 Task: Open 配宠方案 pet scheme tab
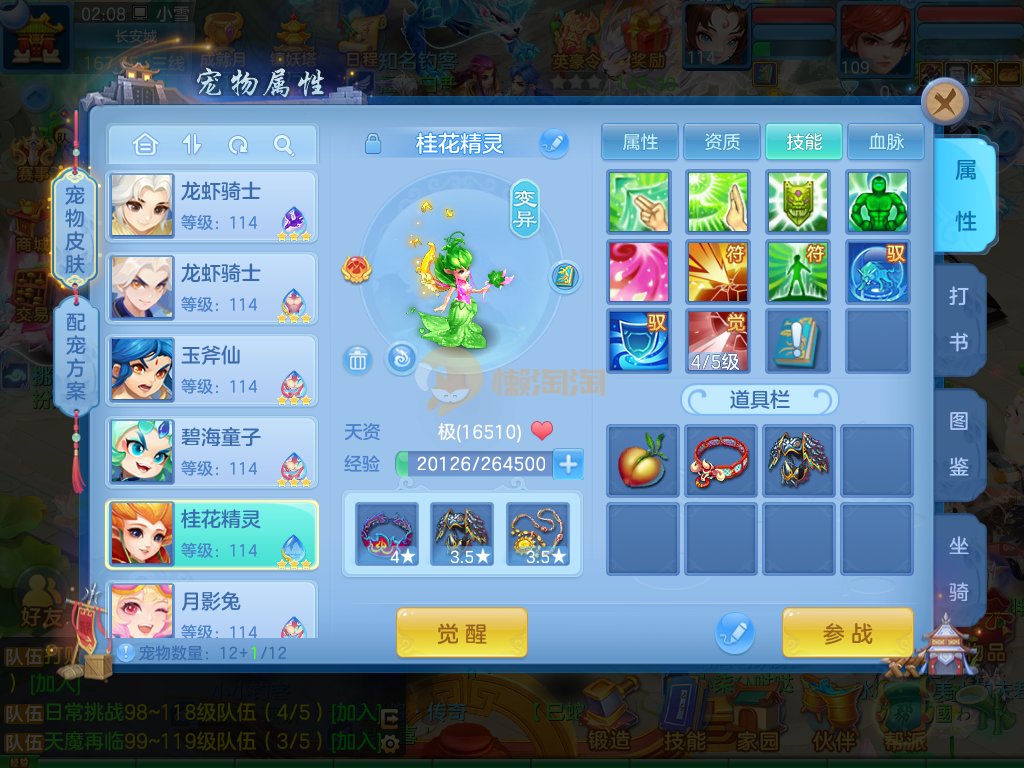coord(76,356)
